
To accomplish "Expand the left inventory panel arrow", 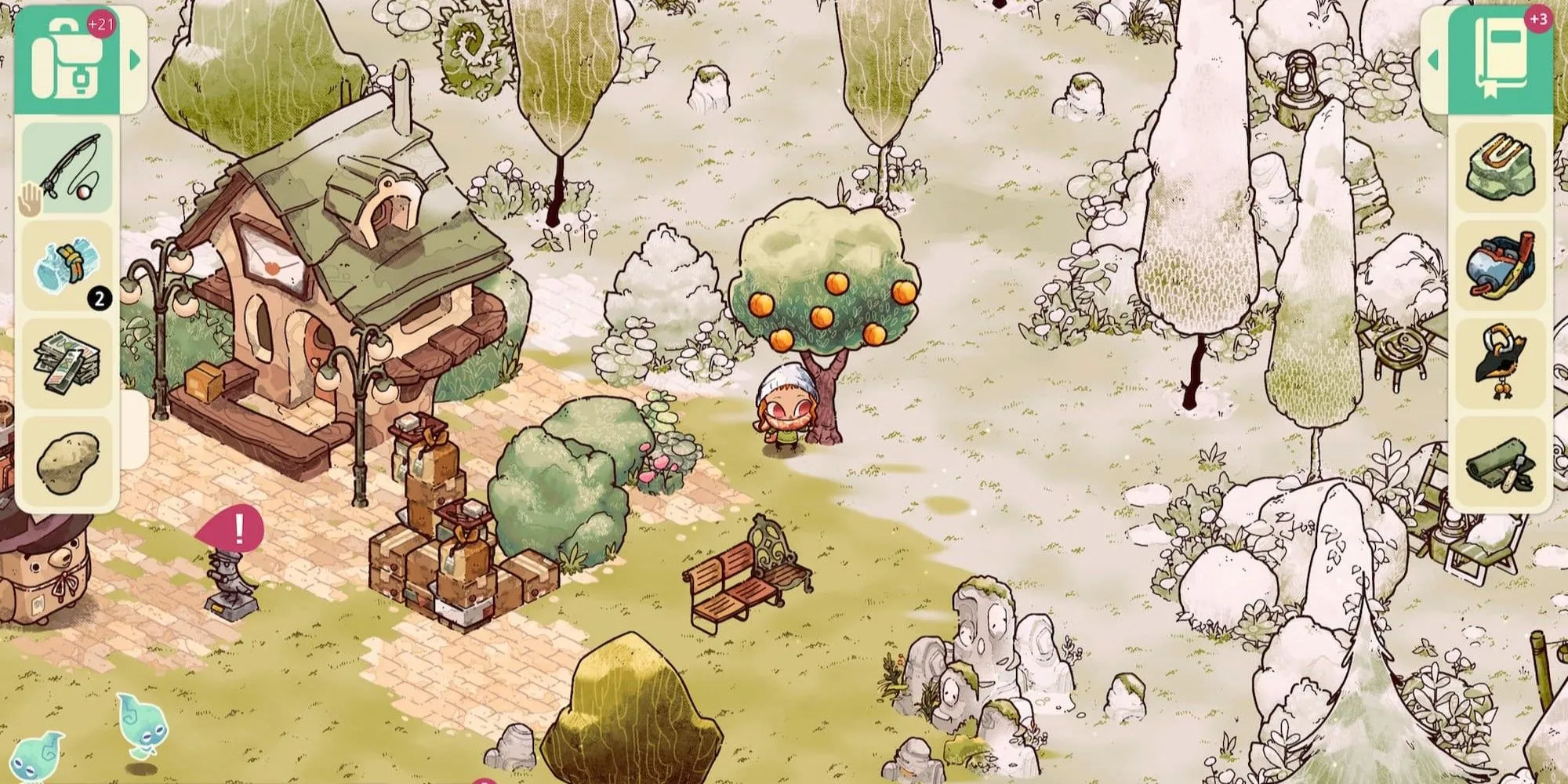I will (135, 60).
